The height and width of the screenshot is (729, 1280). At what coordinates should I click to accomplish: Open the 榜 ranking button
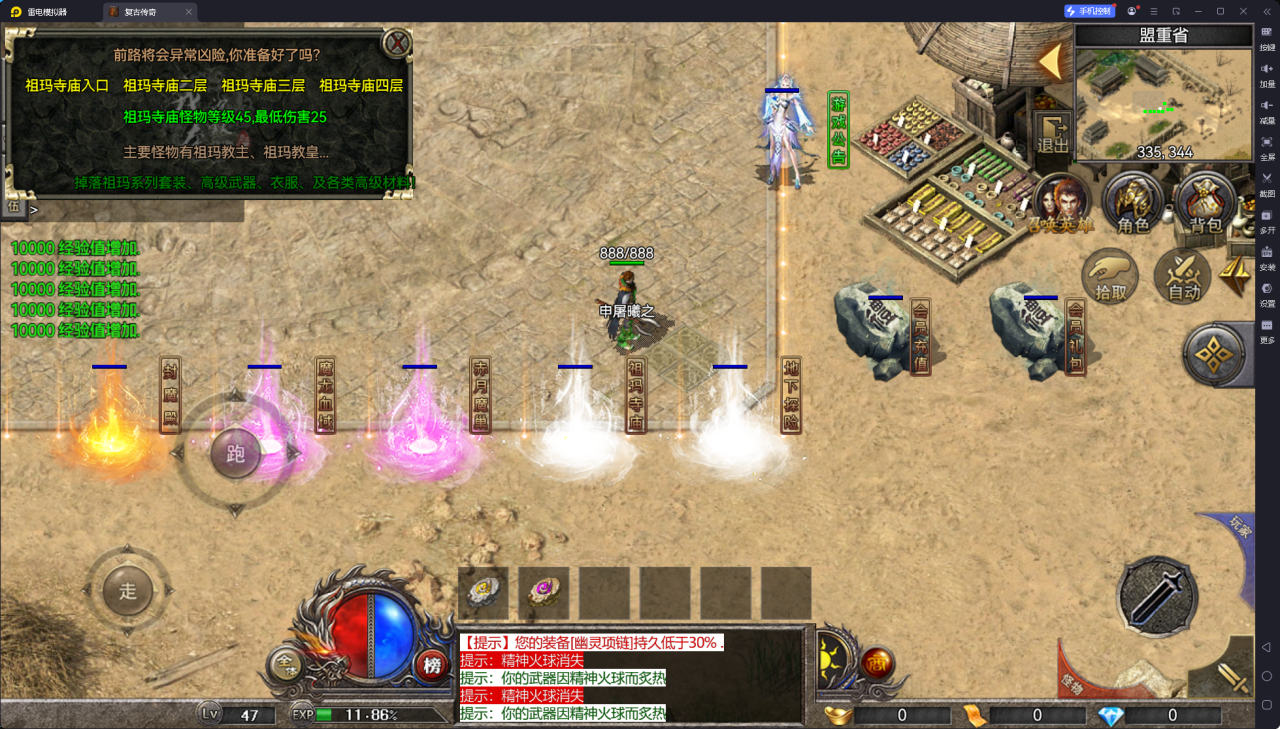click(432, 664)
